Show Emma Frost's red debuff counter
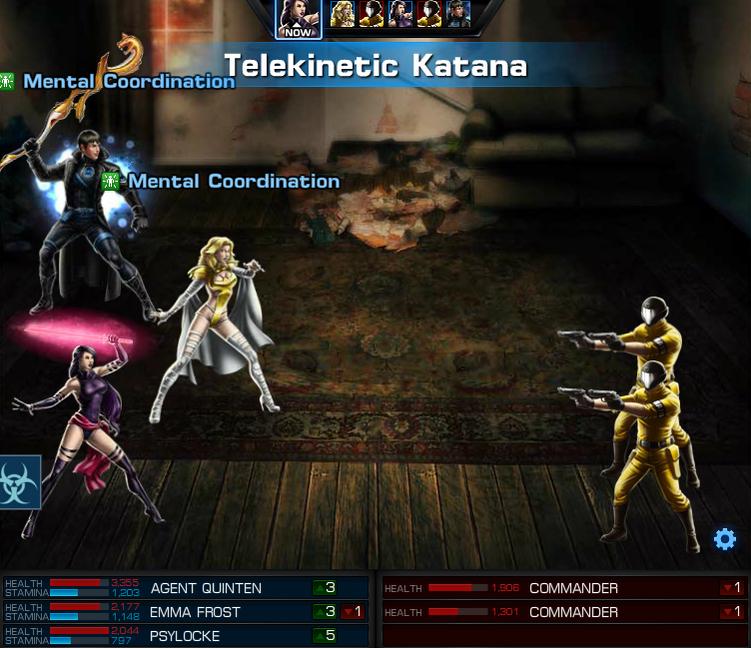 coord(352,612)
